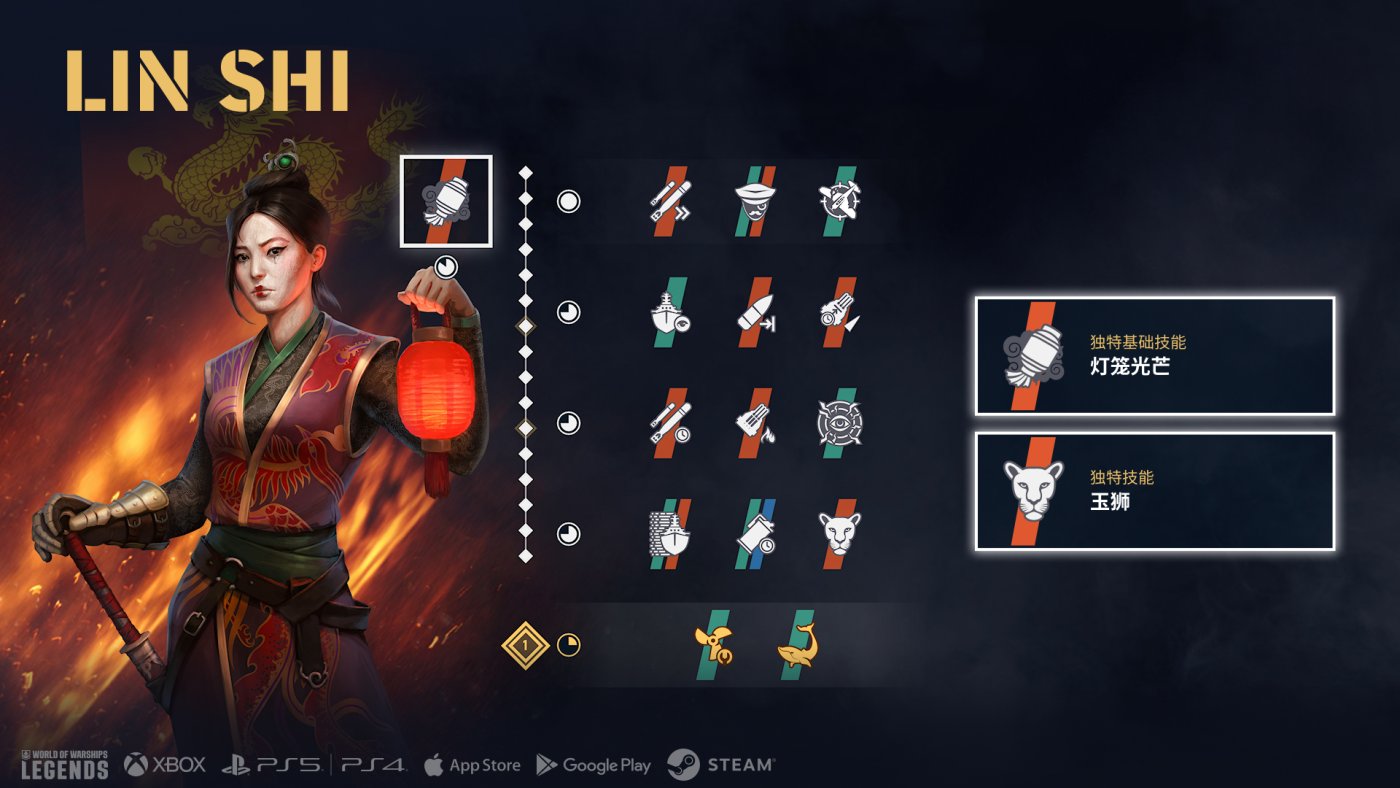This screenshot has height=788, width=1400.
Task: Select the lantern base trait icon in the white frame
Action: click(446, 201)
